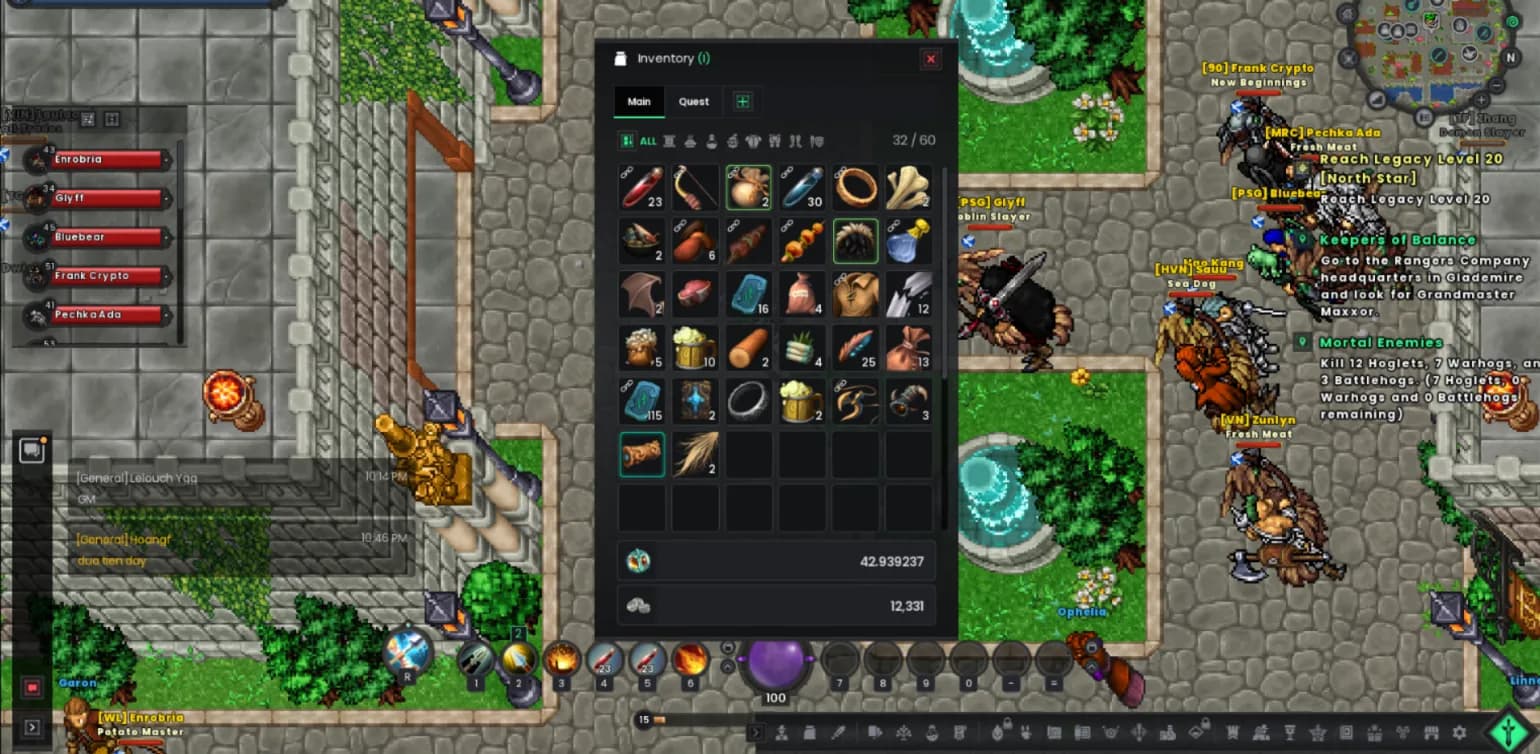Activate the fire explosion skill in hotbar slot 3
The width and height of the screenshot is (1540, 754).
pos(562,659)
